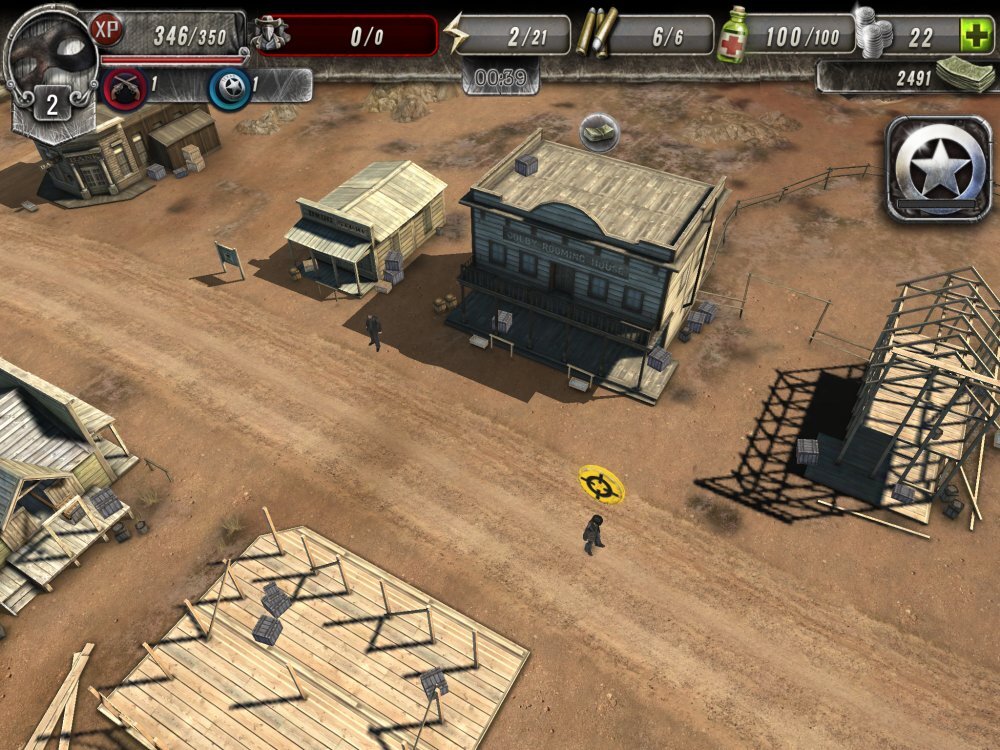Screen dimensions: 1000x750
Task: Tap the silver coins stack icon
Action: (x=872, y=32)
